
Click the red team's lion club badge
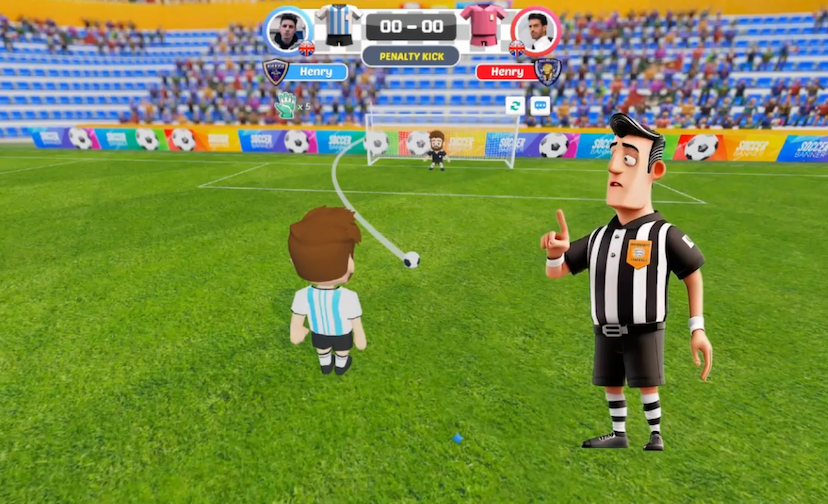tap(547, 71)
